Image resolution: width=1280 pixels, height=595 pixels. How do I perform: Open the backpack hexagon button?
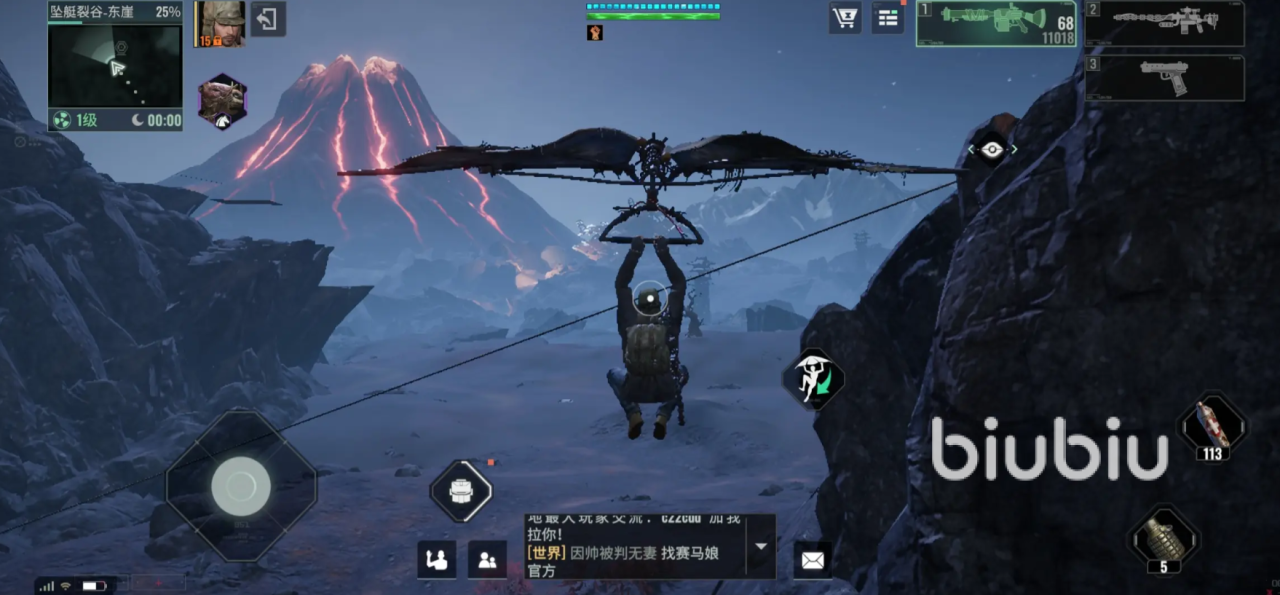click(461, 491)
